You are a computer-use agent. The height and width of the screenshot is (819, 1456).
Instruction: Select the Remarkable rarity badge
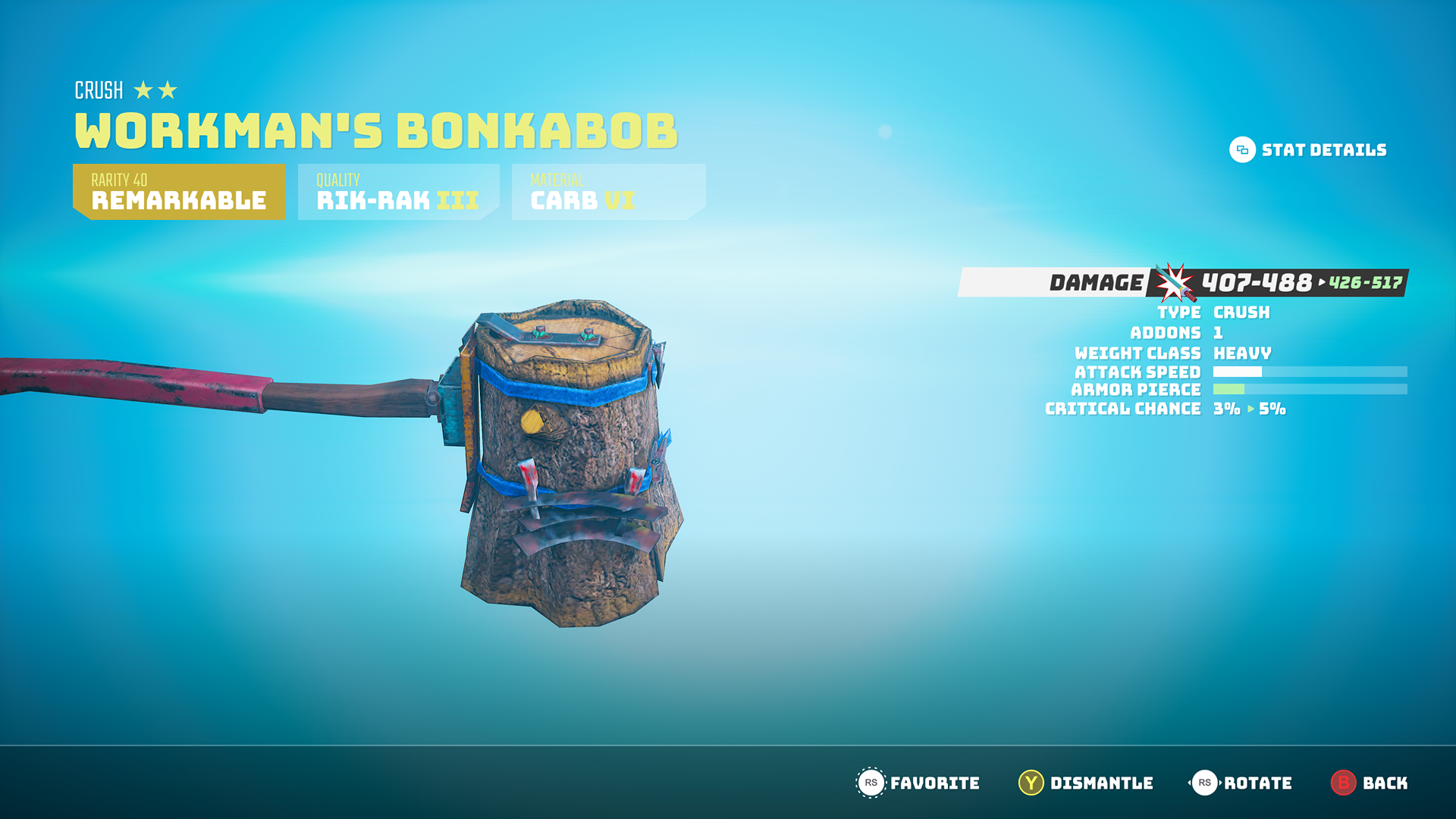(179, 192)
